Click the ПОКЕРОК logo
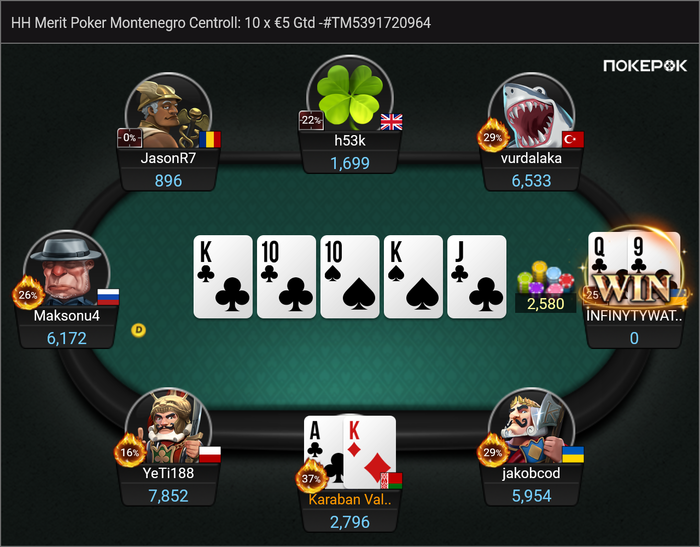The width and height of the screenshot is (700, 547). (645, 66)
